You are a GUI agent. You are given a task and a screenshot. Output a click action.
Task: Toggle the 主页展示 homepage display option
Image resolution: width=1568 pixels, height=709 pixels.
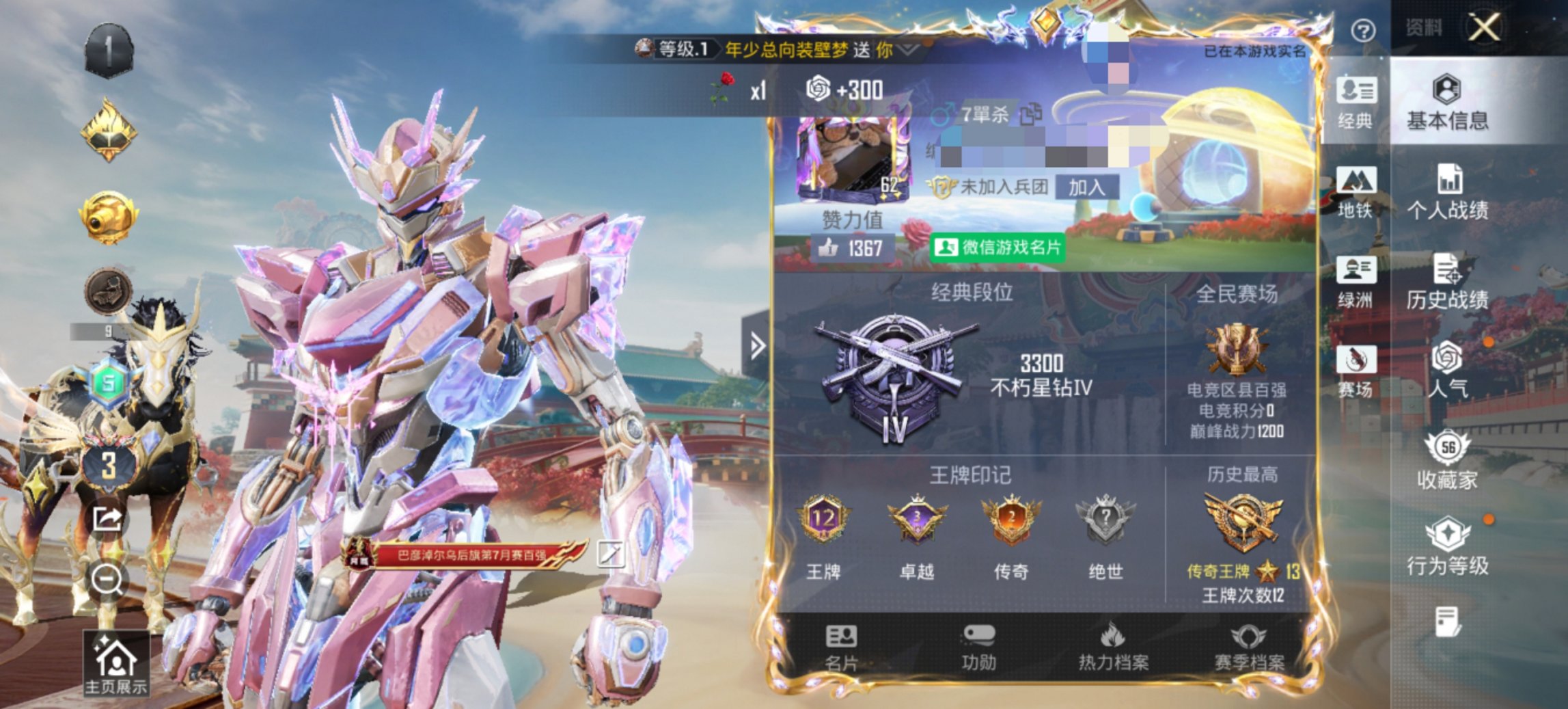point(116,660)
